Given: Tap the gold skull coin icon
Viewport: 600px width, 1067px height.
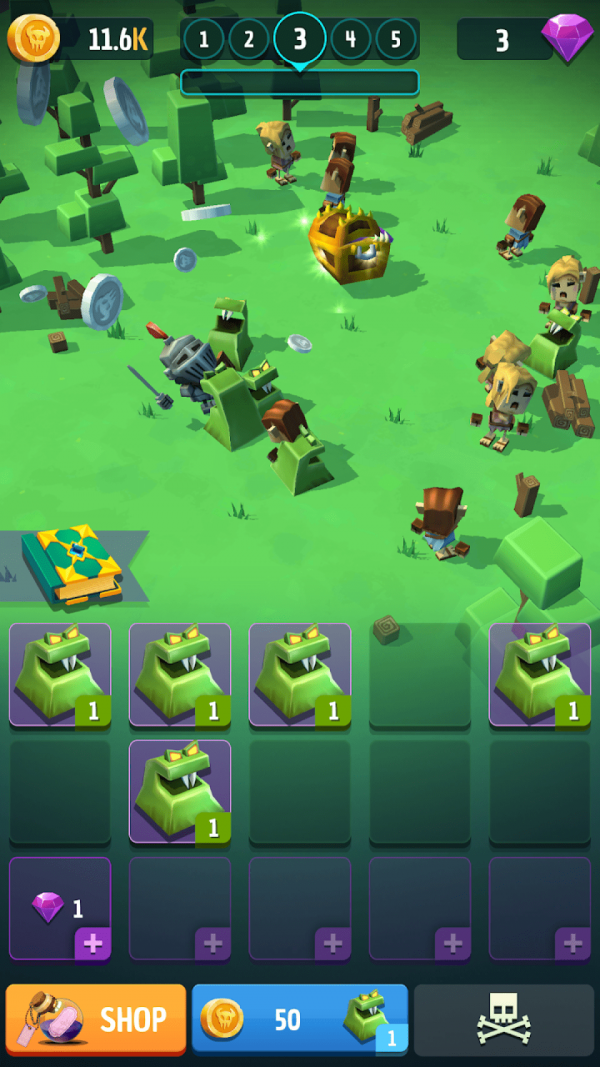Looking at the screenshot, I should (34, 38).
